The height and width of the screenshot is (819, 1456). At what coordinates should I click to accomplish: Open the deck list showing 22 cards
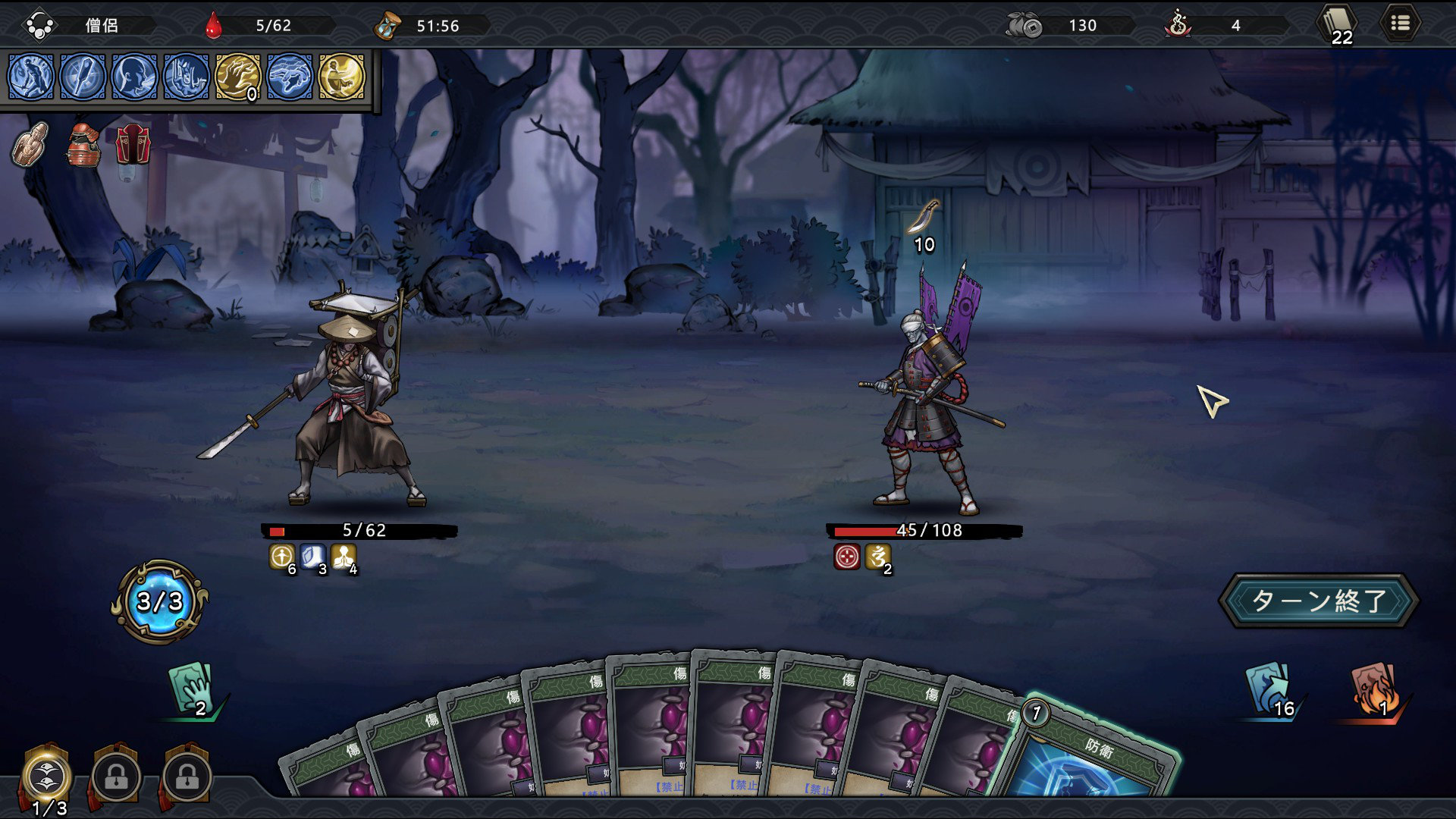click(x=1338, y=25)
